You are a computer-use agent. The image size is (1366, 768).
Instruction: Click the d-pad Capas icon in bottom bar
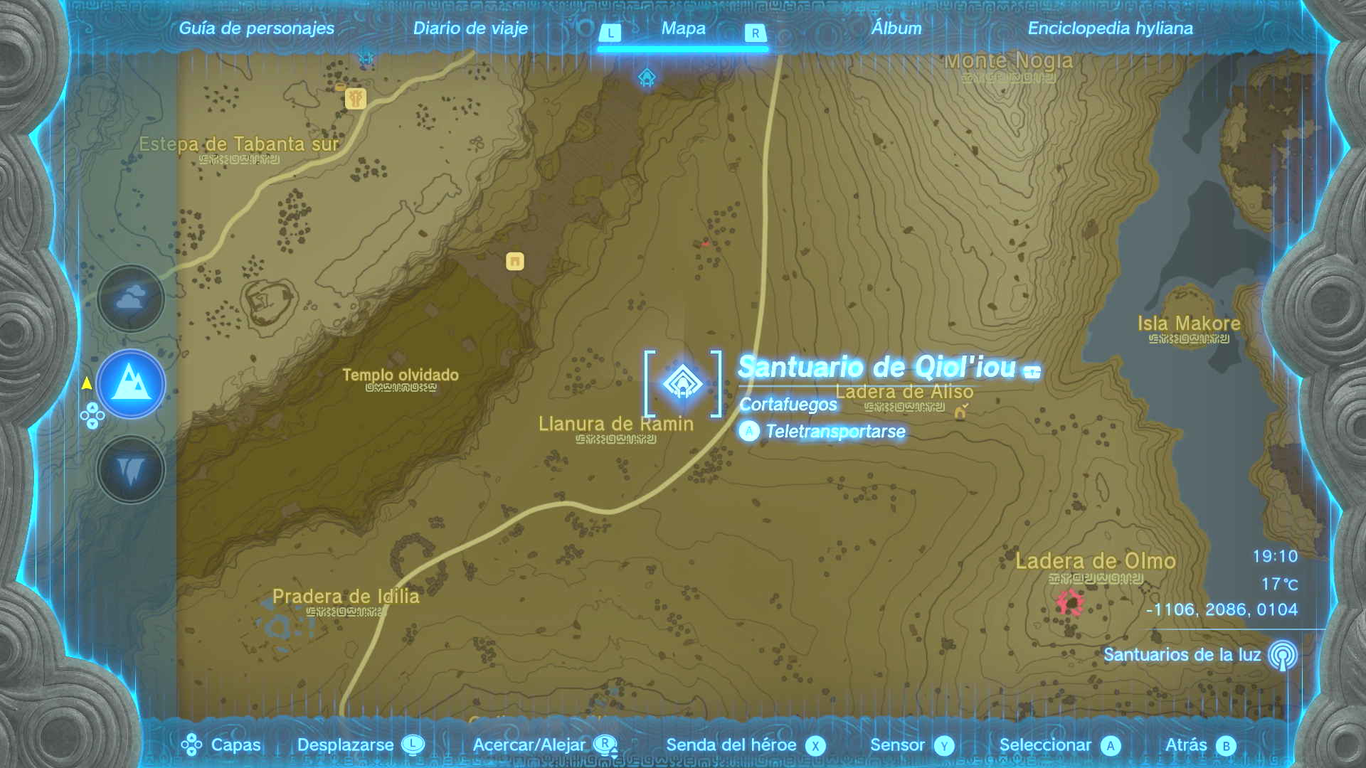pyautogui.click(x=190, y=744)
